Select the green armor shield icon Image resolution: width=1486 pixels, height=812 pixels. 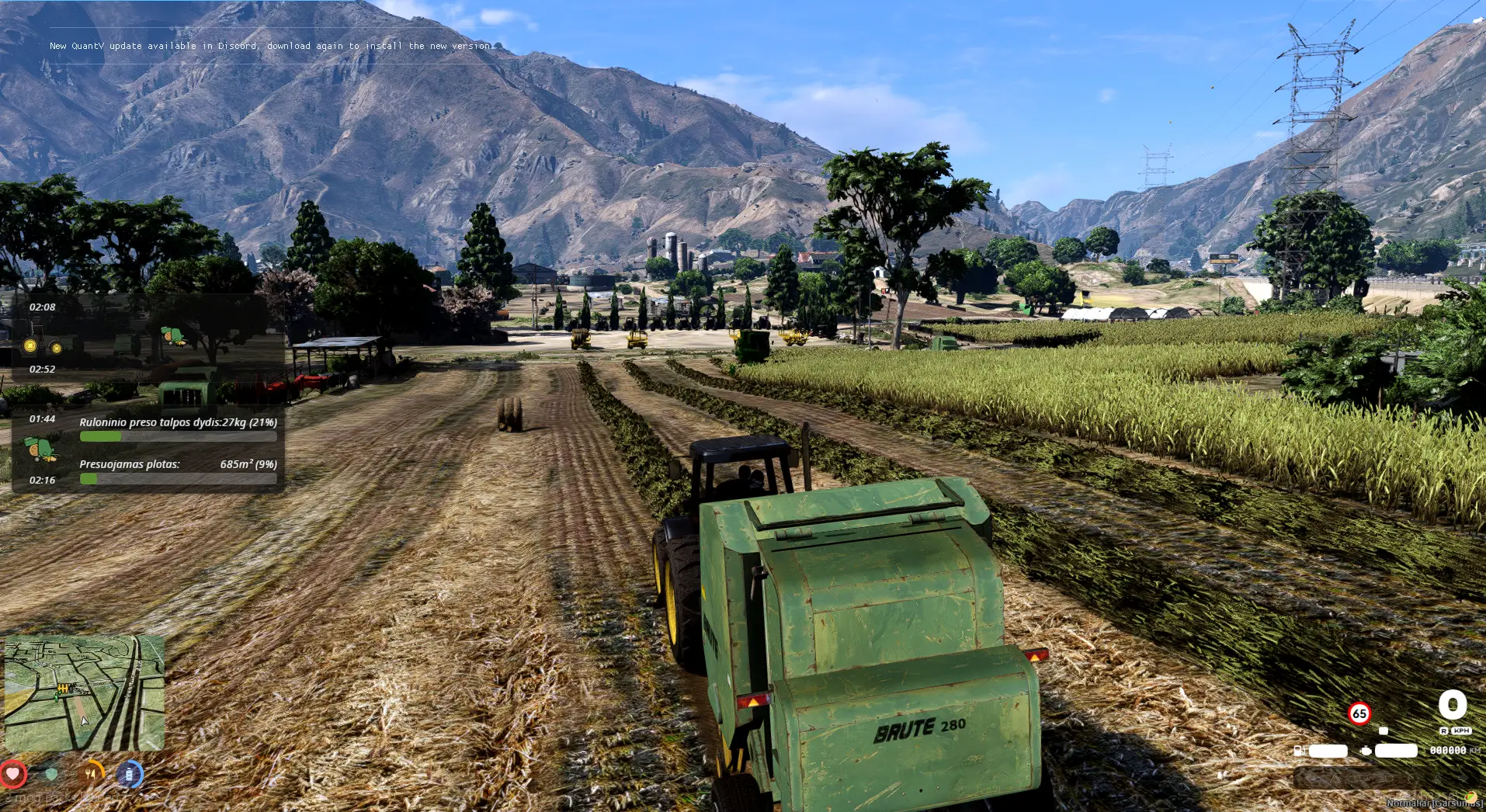(x=51, y=773)
